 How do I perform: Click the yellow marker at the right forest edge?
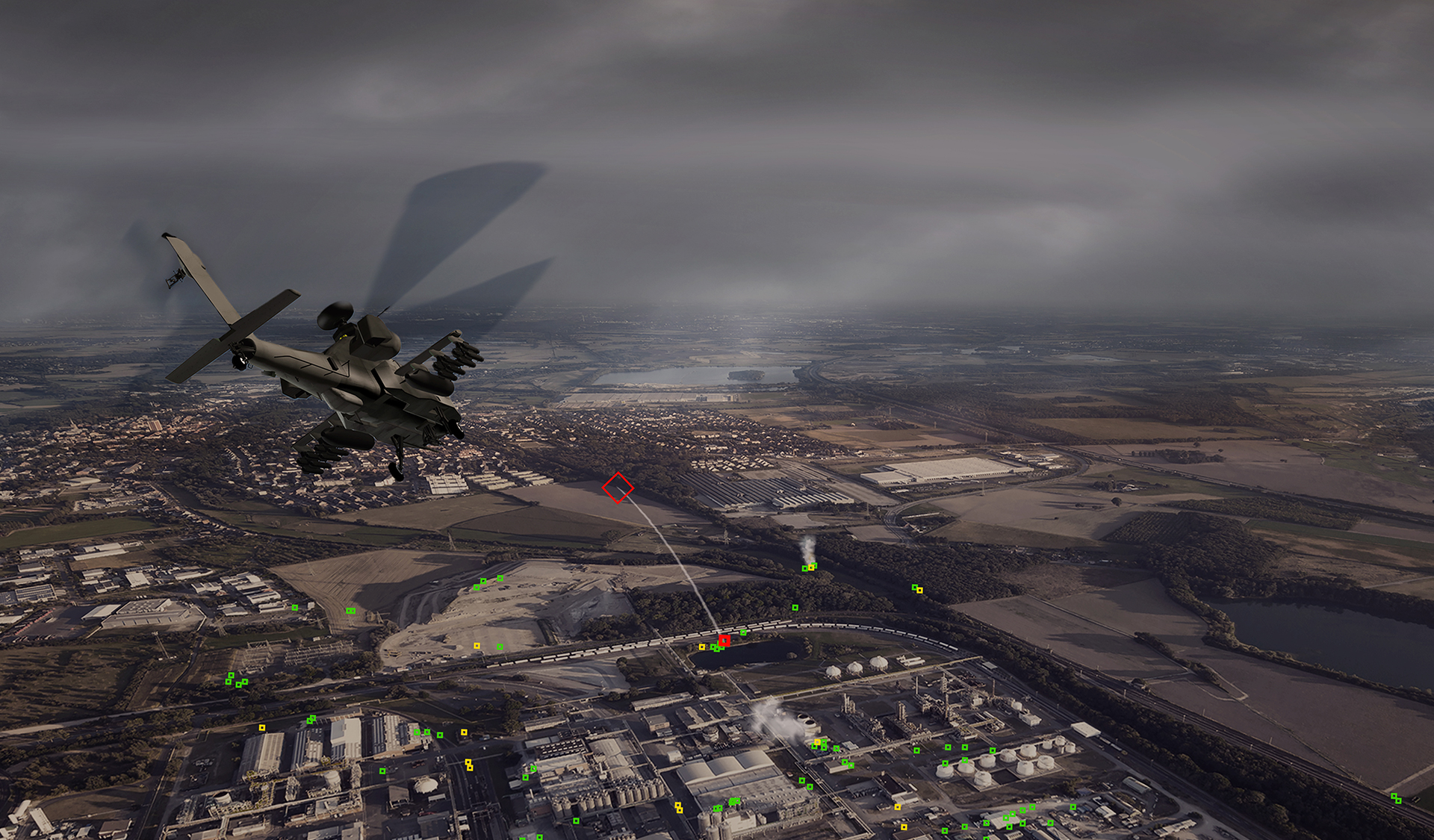click(x=919, y=590)
